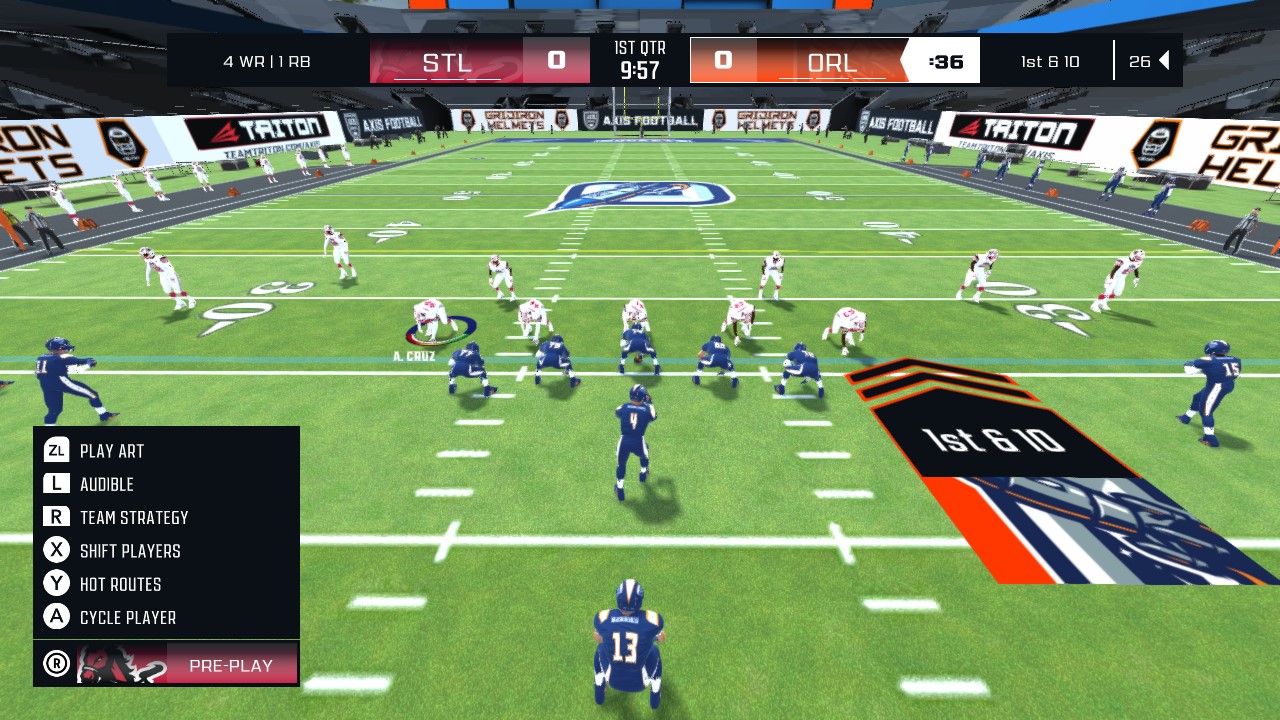Click the STL score of 0

tap(557, 60)
